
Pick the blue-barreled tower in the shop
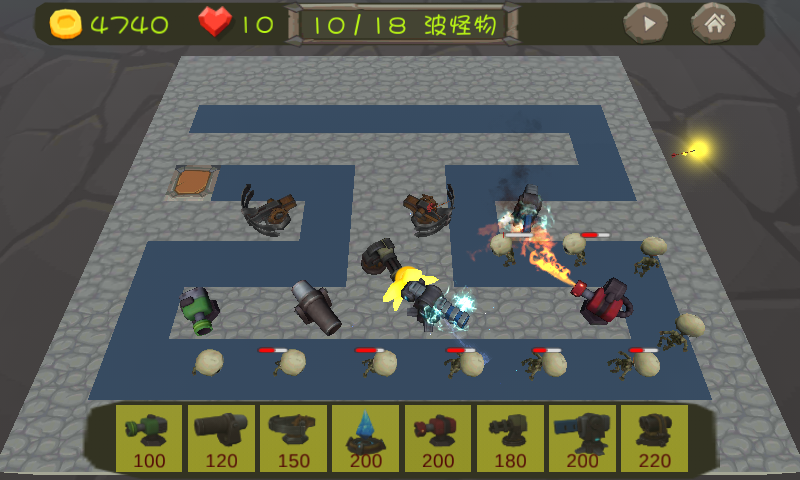581,438
